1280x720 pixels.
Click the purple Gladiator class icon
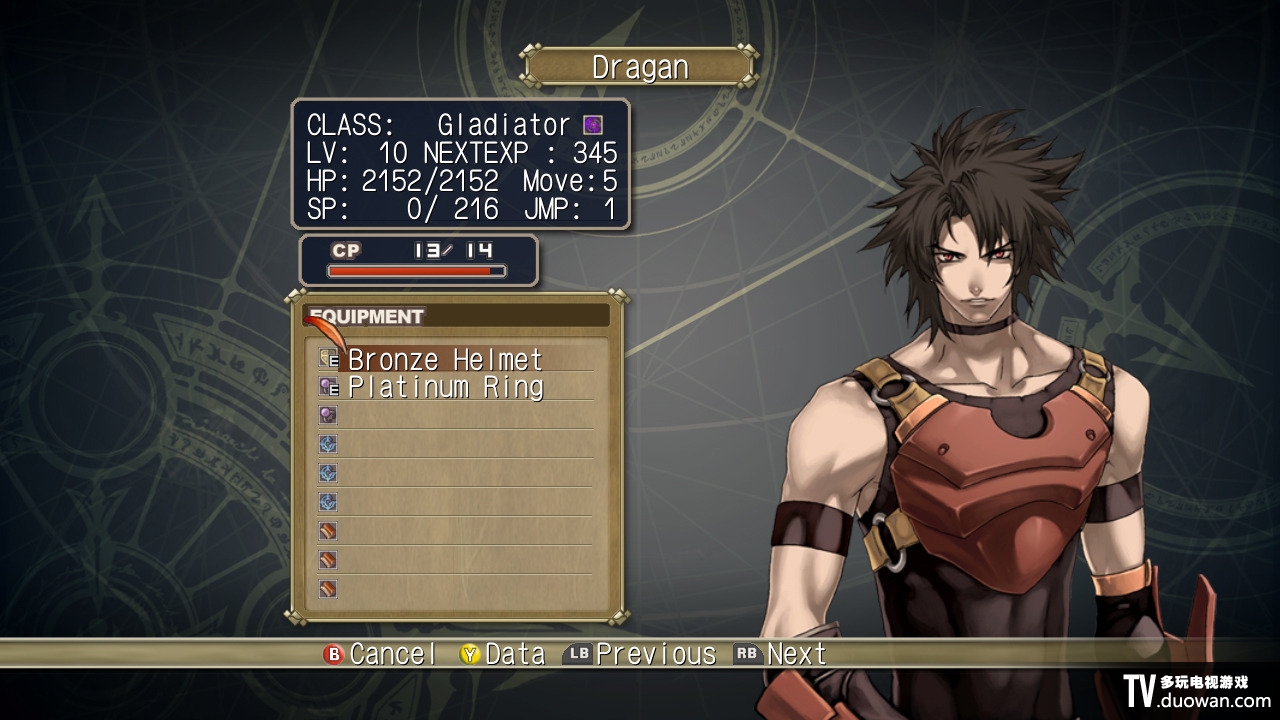593,125
